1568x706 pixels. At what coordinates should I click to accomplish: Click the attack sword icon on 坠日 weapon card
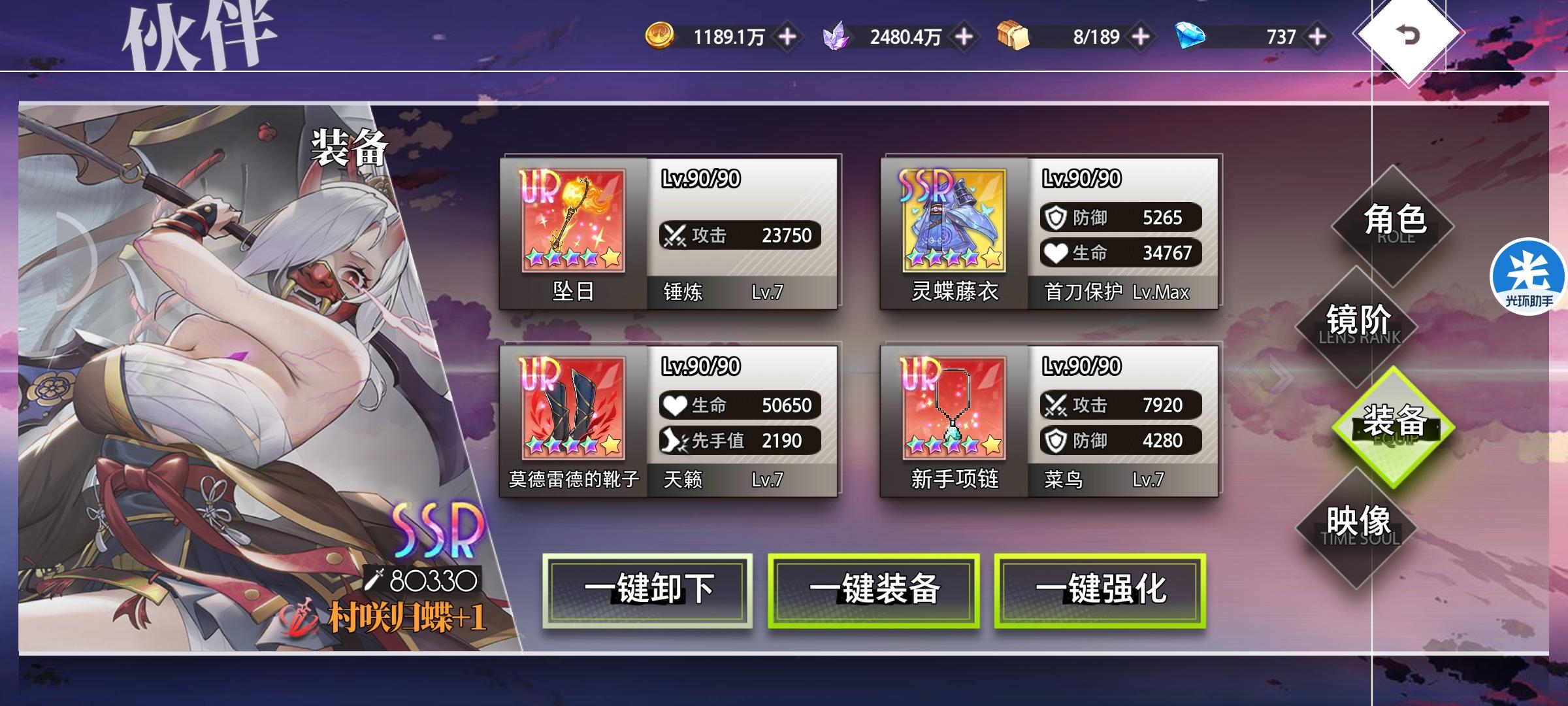pyautogui.click(x=673, y=236)
